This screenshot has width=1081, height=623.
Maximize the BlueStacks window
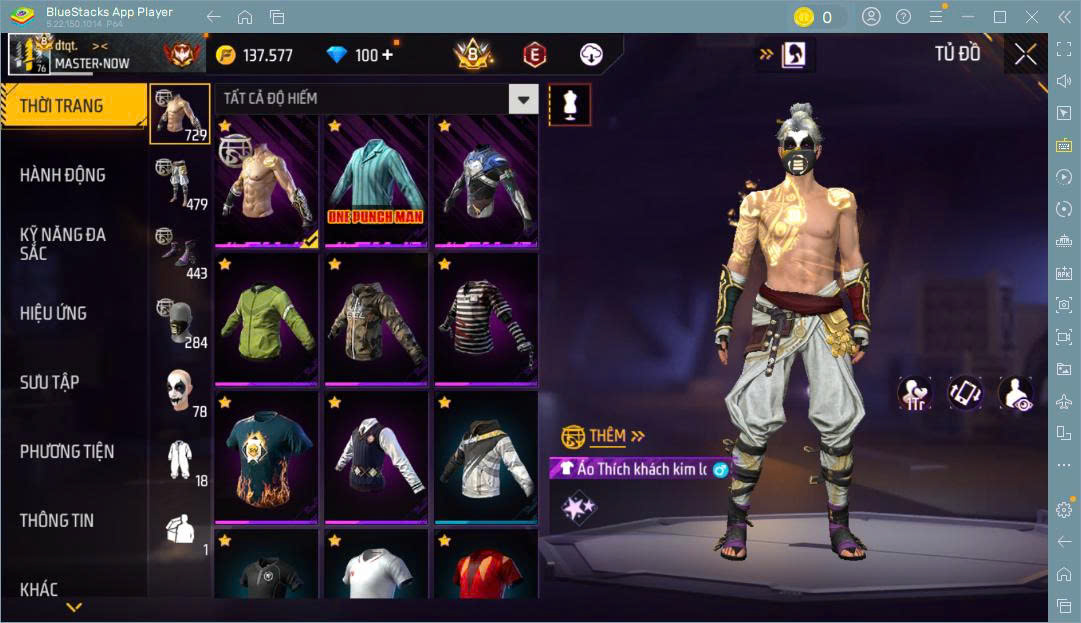[x=1000, y=17]
